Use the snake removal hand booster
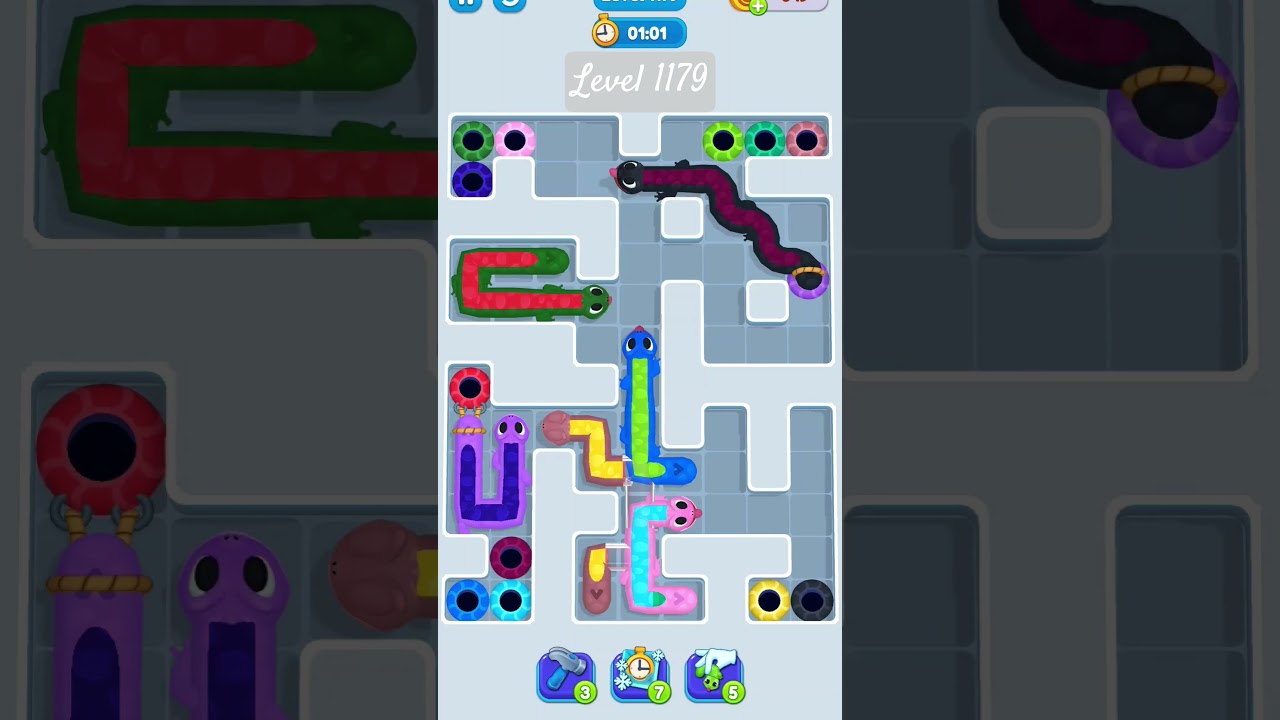 [714, 672]
